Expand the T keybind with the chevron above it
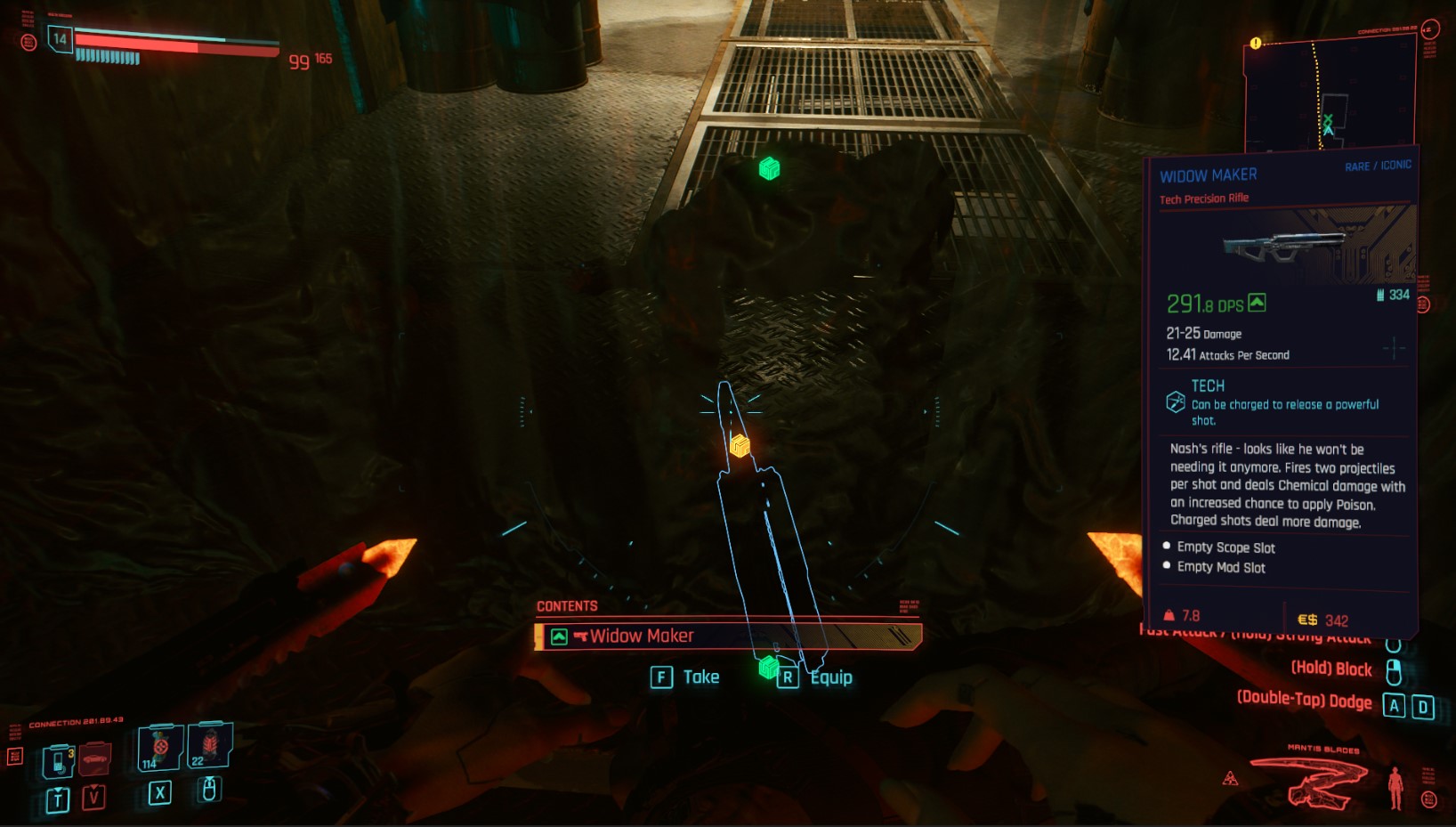The height and width of the screenshot is (827, 1456). tap(57, 800)
